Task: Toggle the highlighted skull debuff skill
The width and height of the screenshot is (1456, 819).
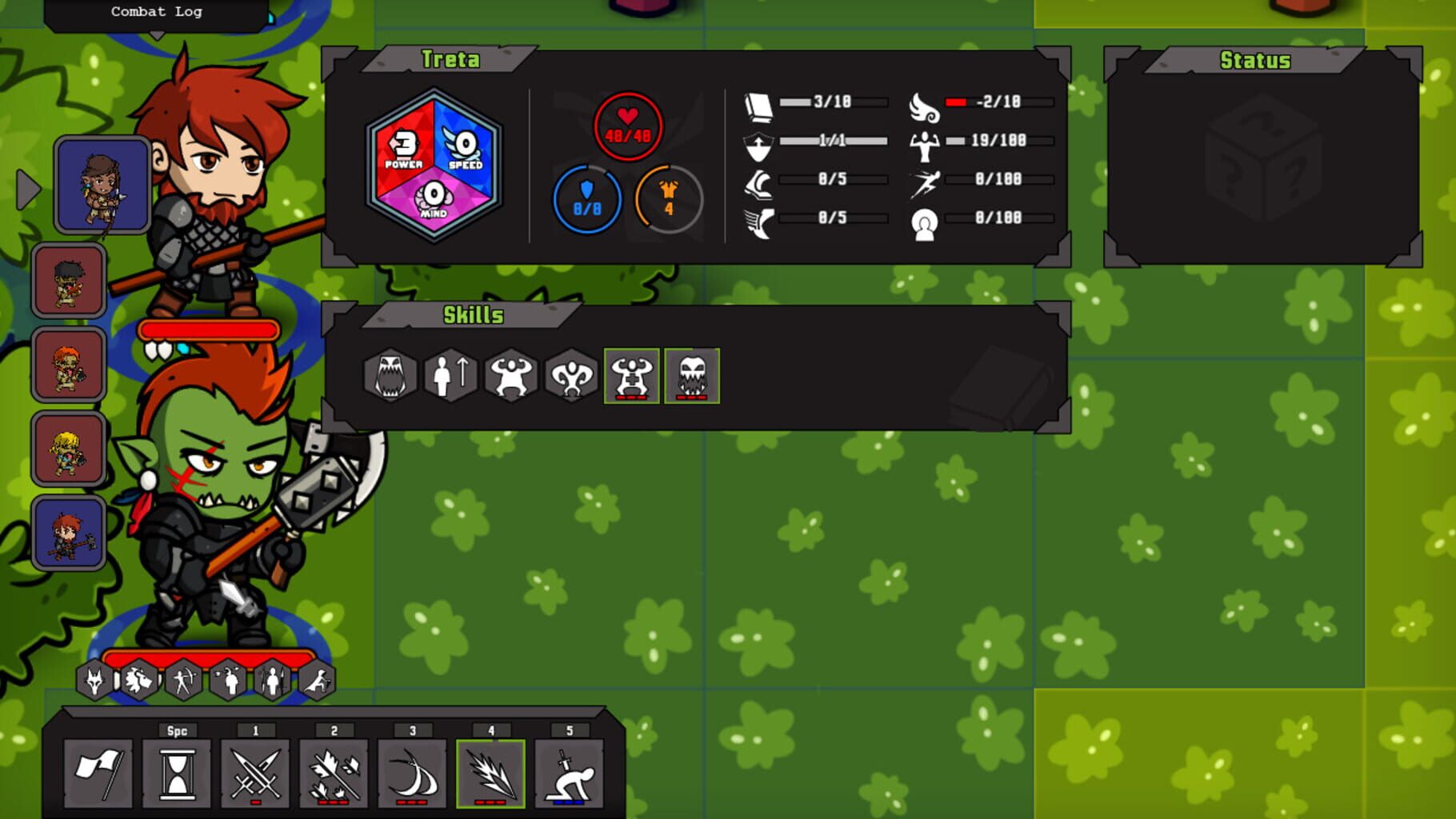Action: tap(690, 376)
